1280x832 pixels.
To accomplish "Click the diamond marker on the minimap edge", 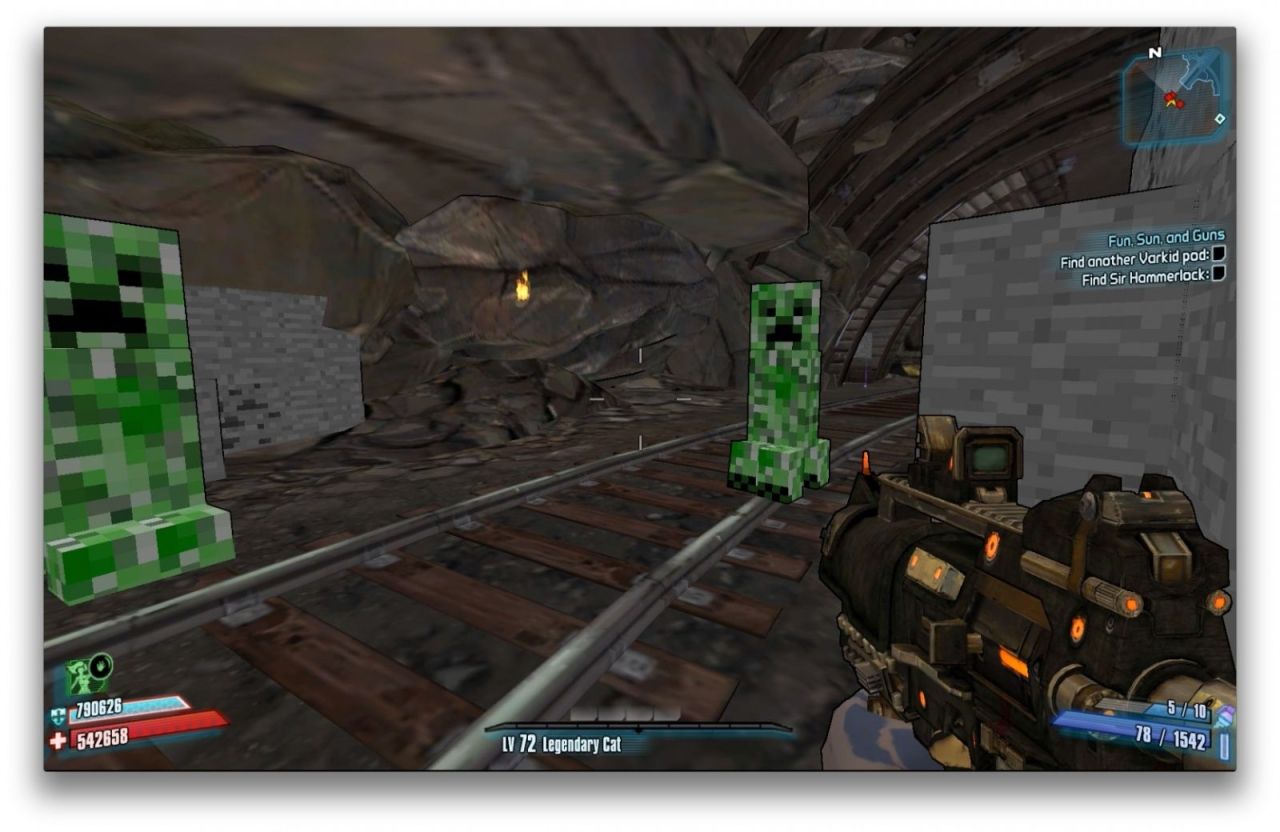I will click(x=1221, y=120).
